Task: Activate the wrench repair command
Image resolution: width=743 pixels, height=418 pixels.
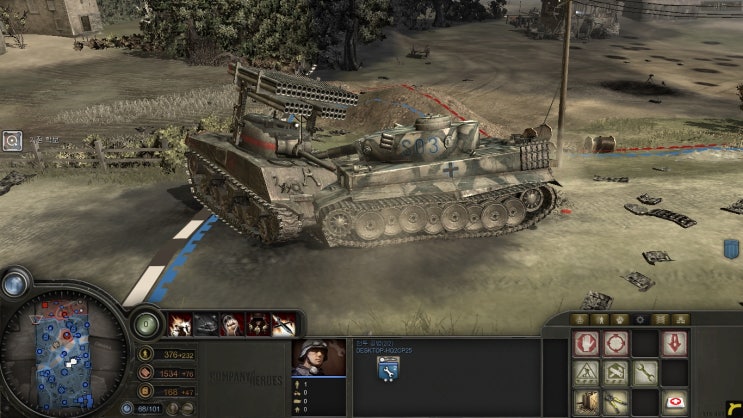Action: [645, 373]
